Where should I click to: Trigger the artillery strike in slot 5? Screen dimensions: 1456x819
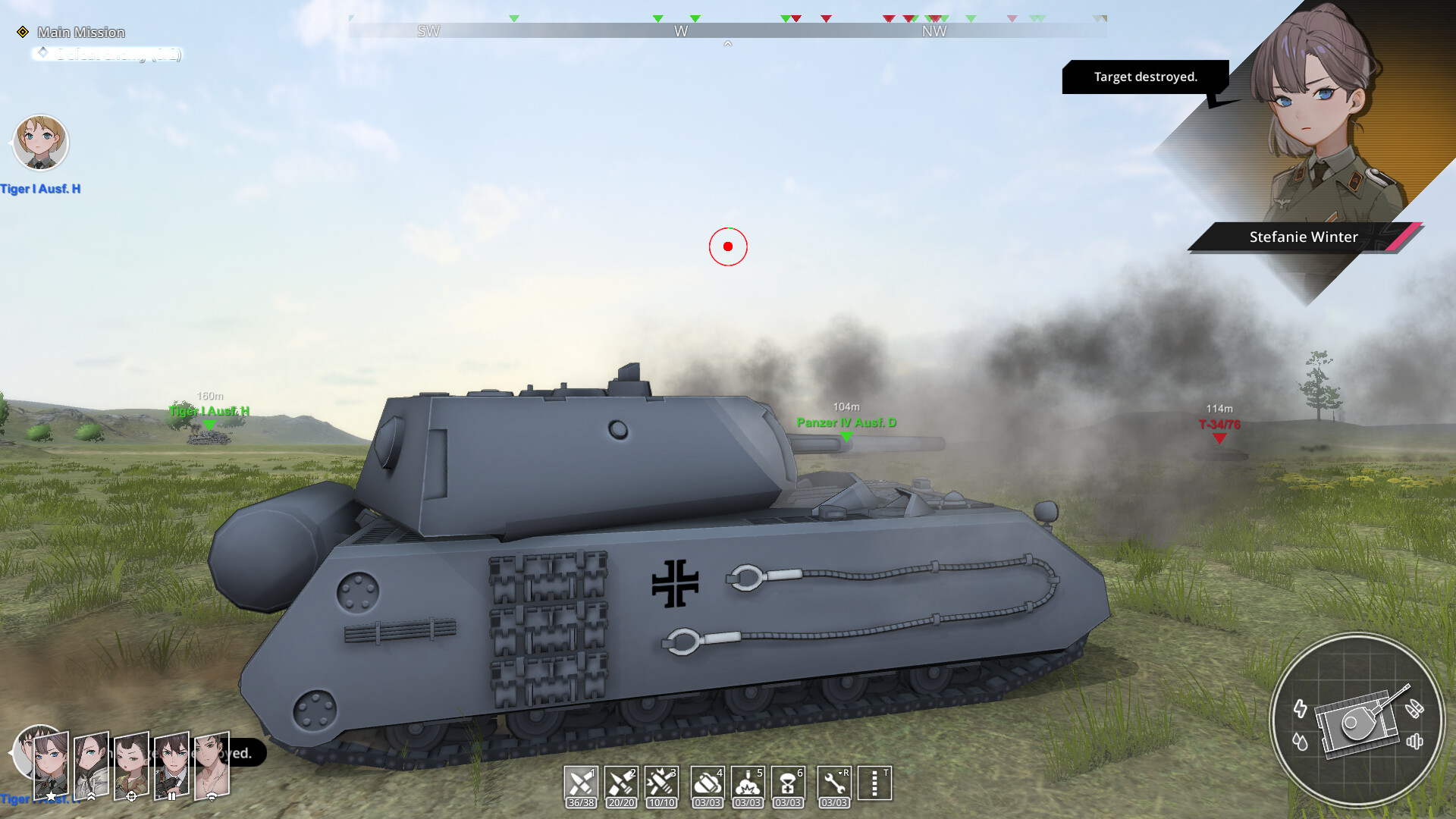coord(748,783)
